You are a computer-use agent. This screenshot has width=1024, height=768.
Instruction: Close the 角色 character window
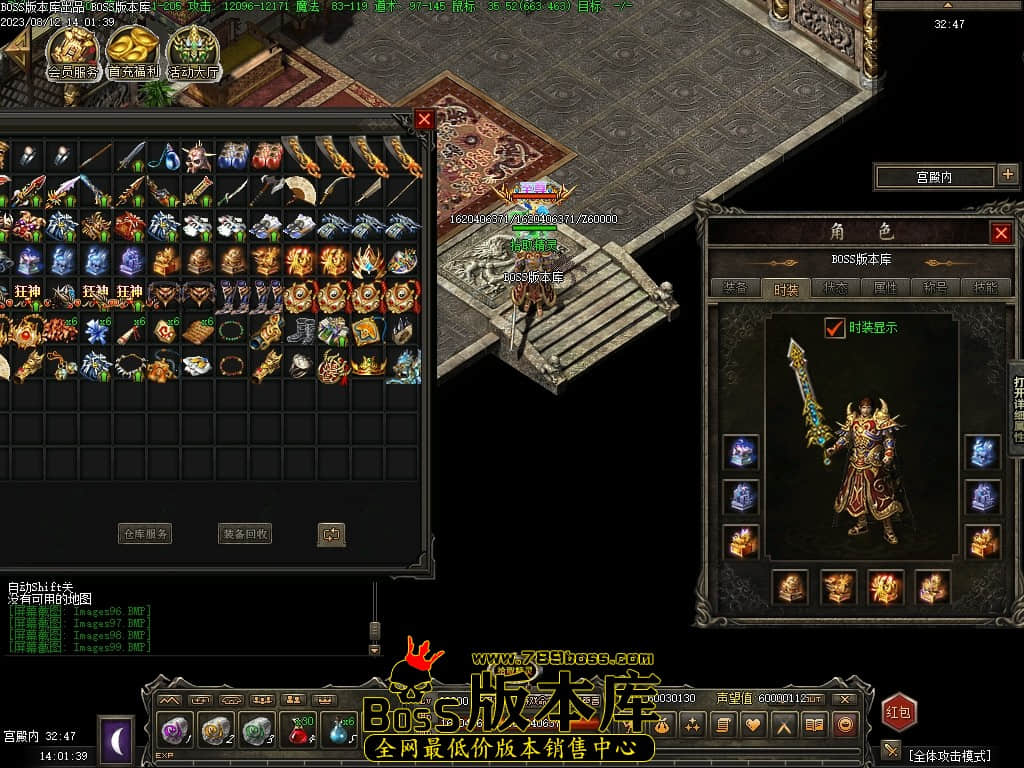click(1001, 233)
